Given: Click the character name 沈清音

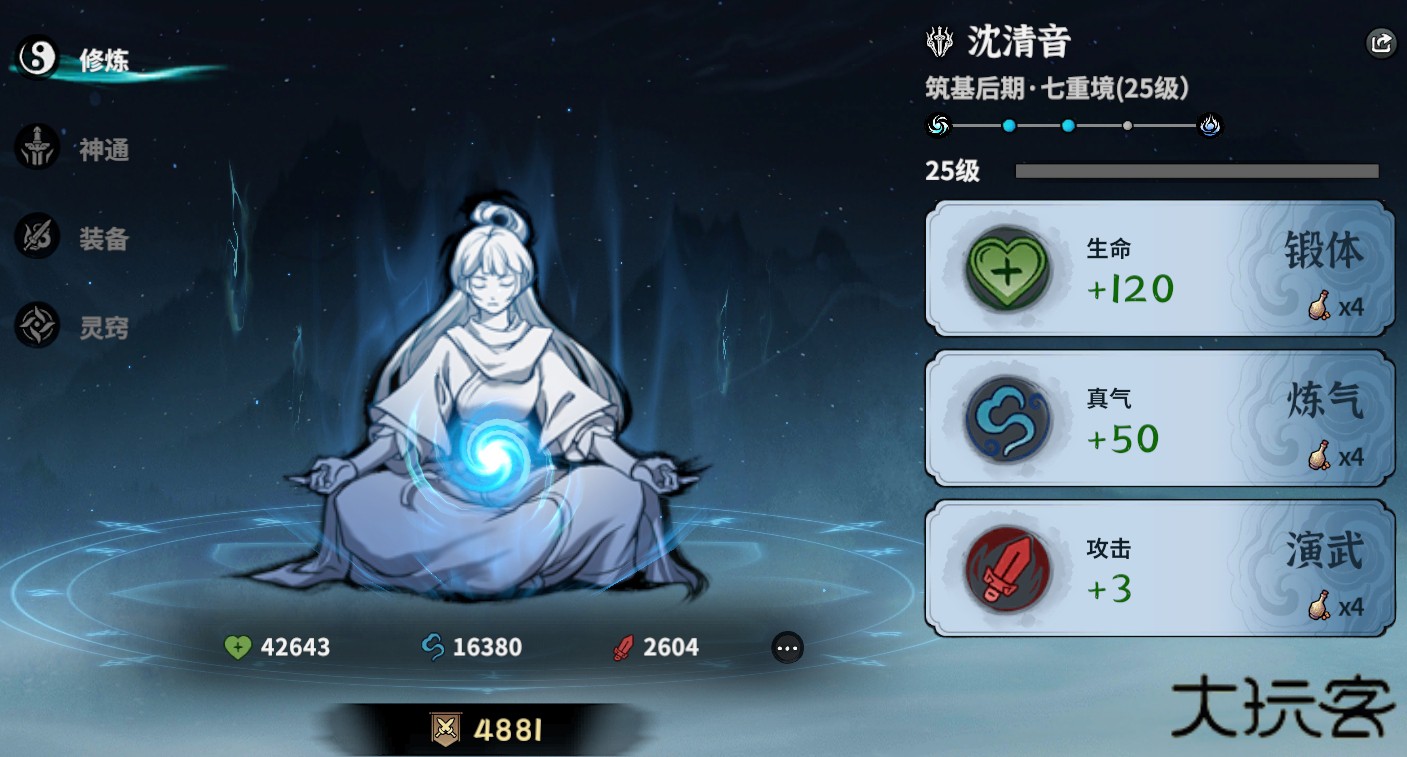Looking at the screenshot, I should 1019,43.
